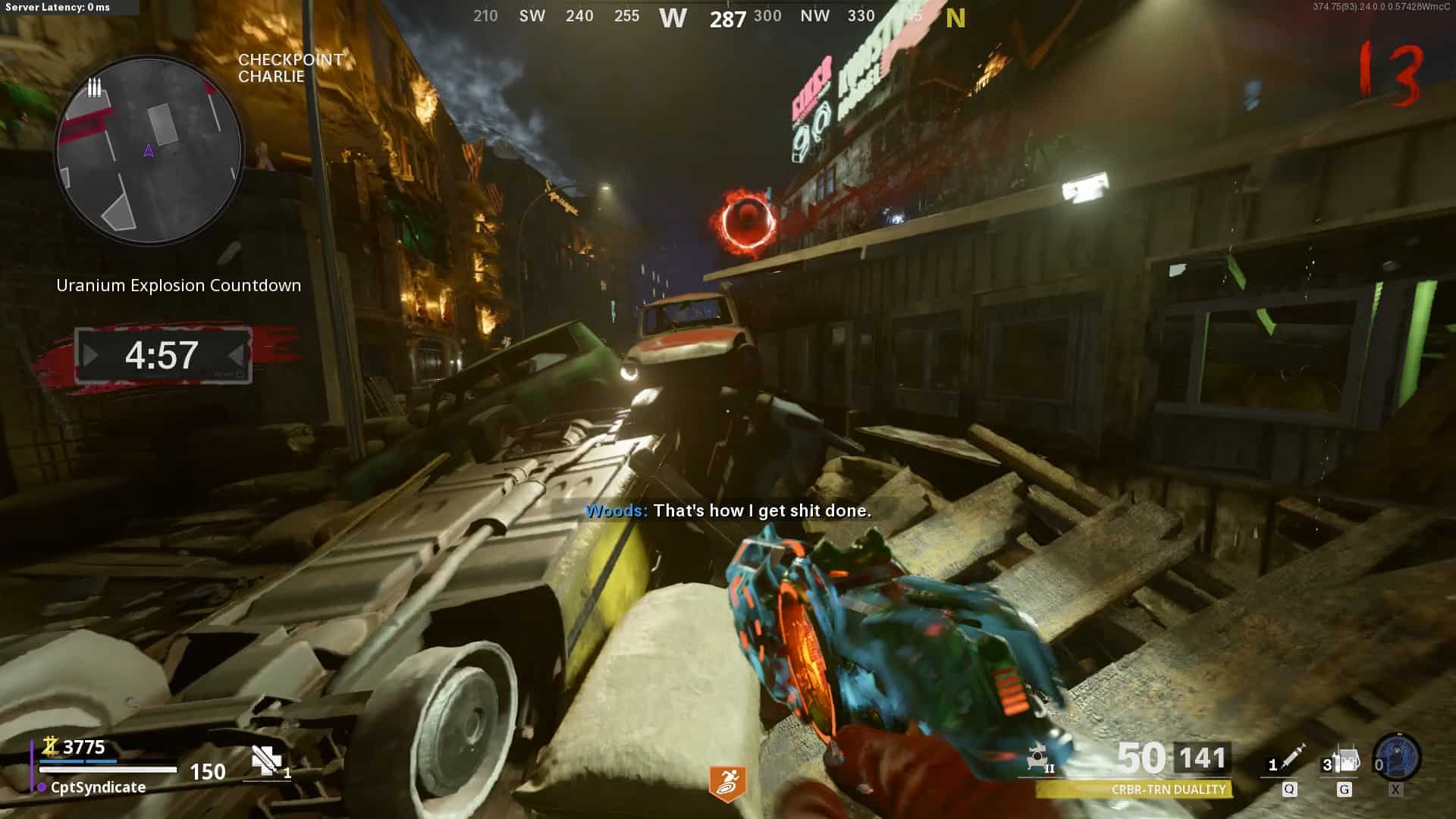Click the self-revive cross icon

265,760
